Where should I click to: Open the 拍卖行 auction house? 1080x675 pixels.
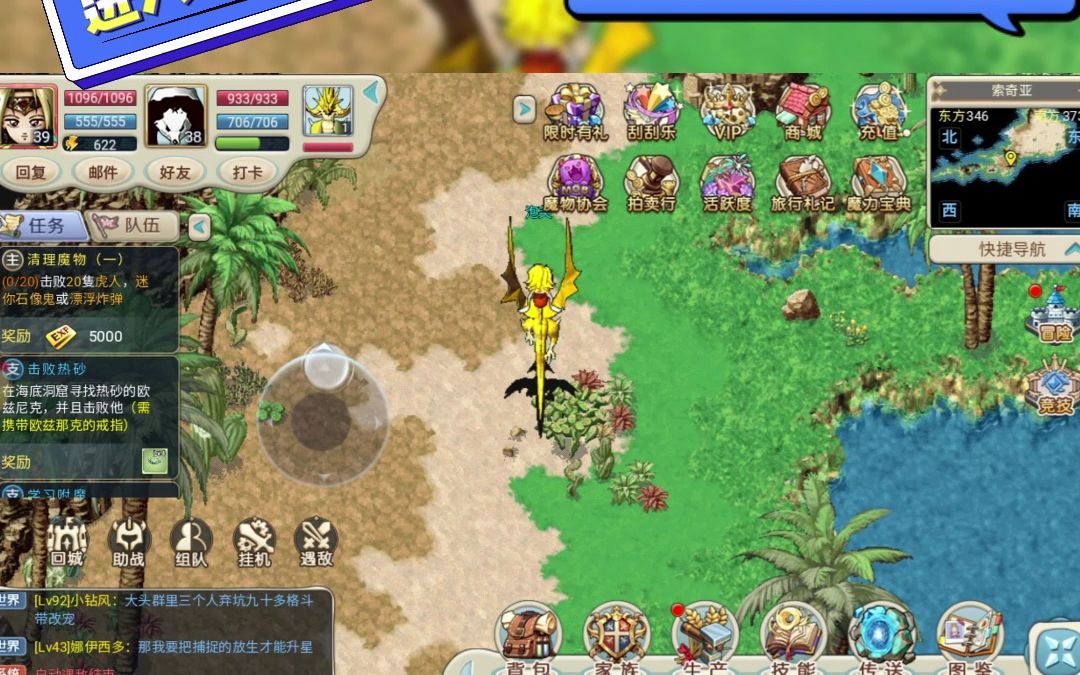[x=651, y=184]
